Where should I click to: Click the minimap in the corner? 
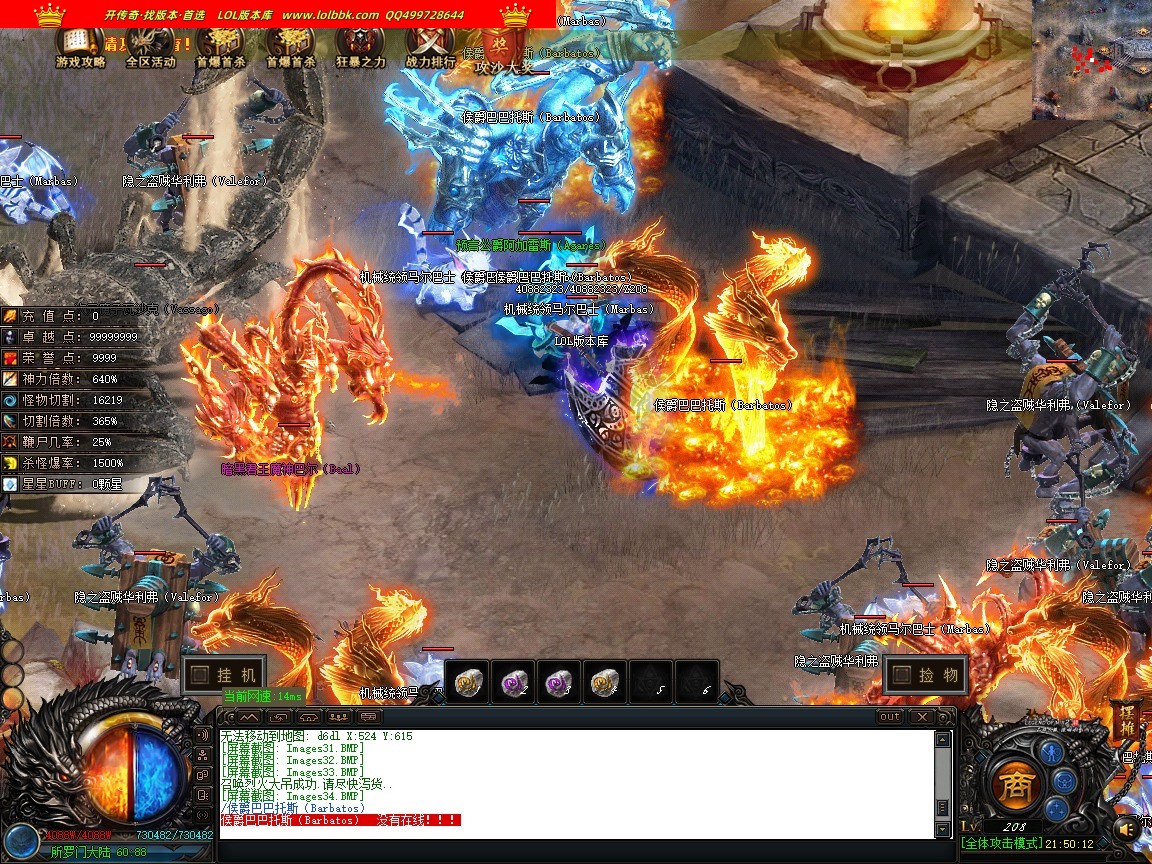tap(1092, 60)
